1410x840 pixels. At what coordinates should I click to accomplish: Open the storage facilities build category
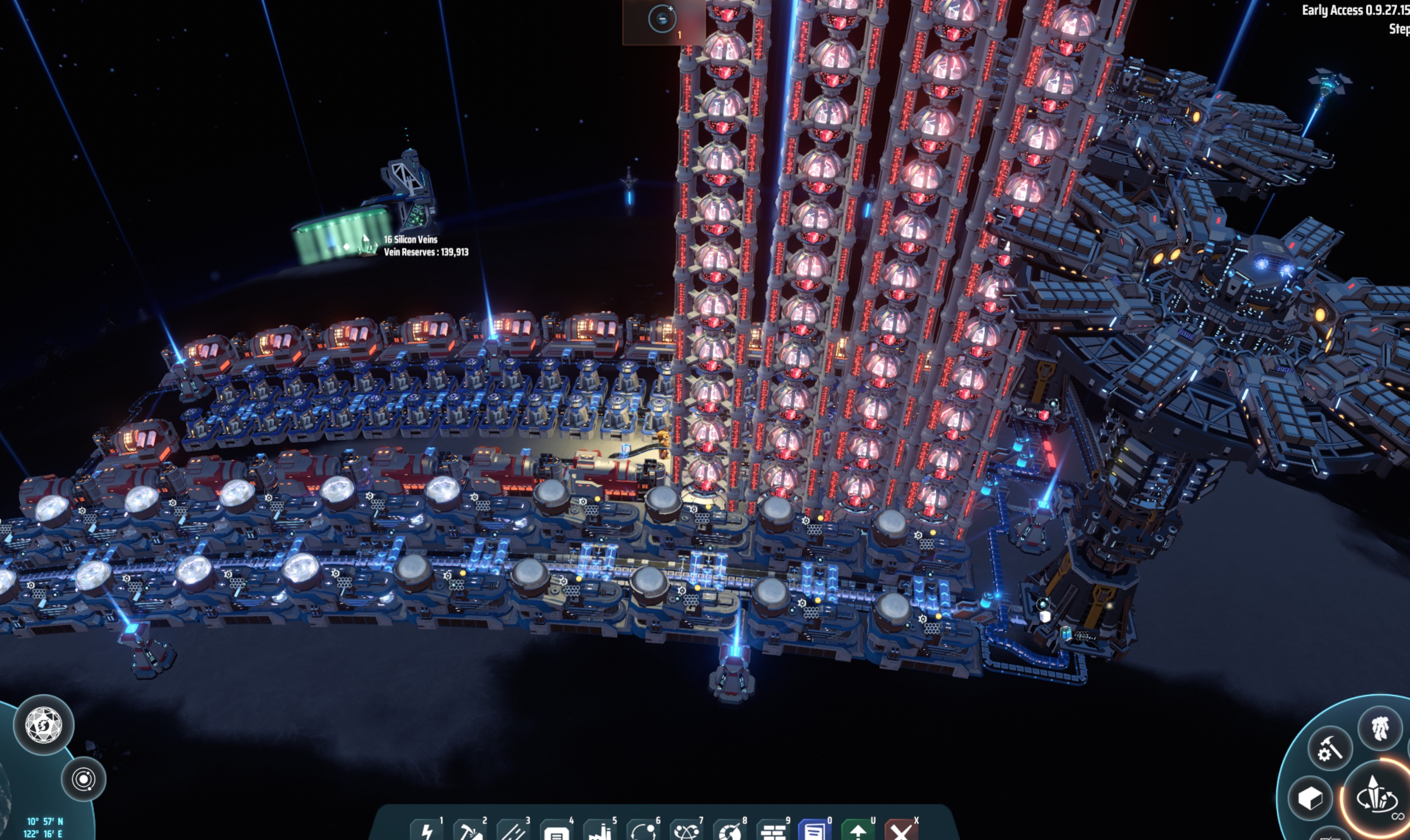point(557,832)
